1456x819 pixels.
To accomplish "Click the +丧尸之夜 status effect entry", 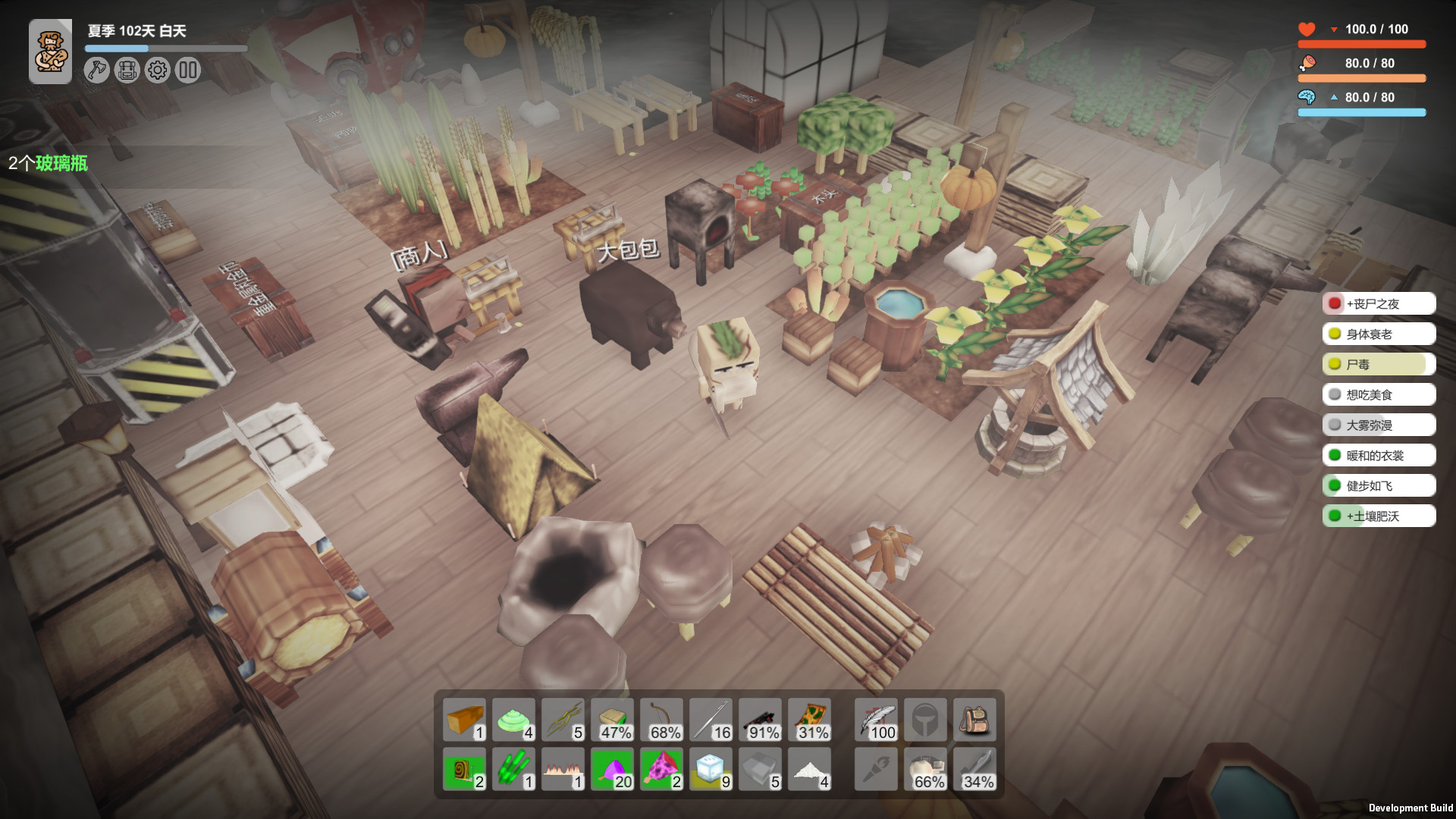I will [1377, 303].
